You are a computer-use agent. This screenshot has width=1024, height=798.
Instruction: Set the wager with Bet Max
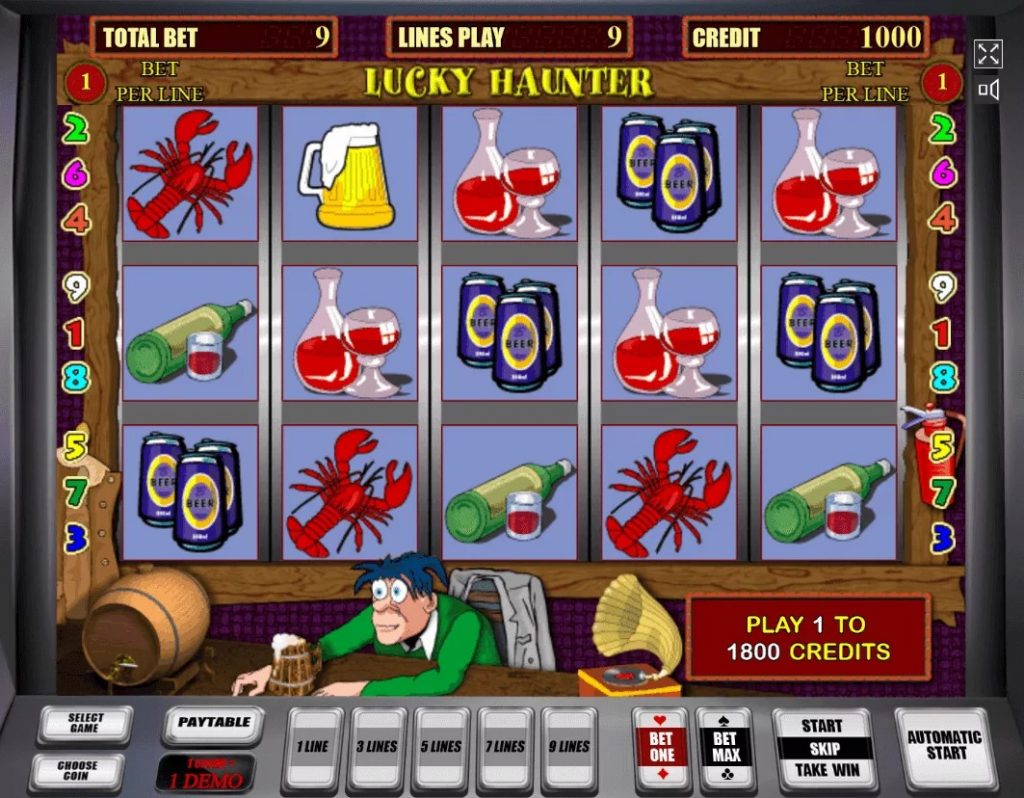tap(726, 748)
